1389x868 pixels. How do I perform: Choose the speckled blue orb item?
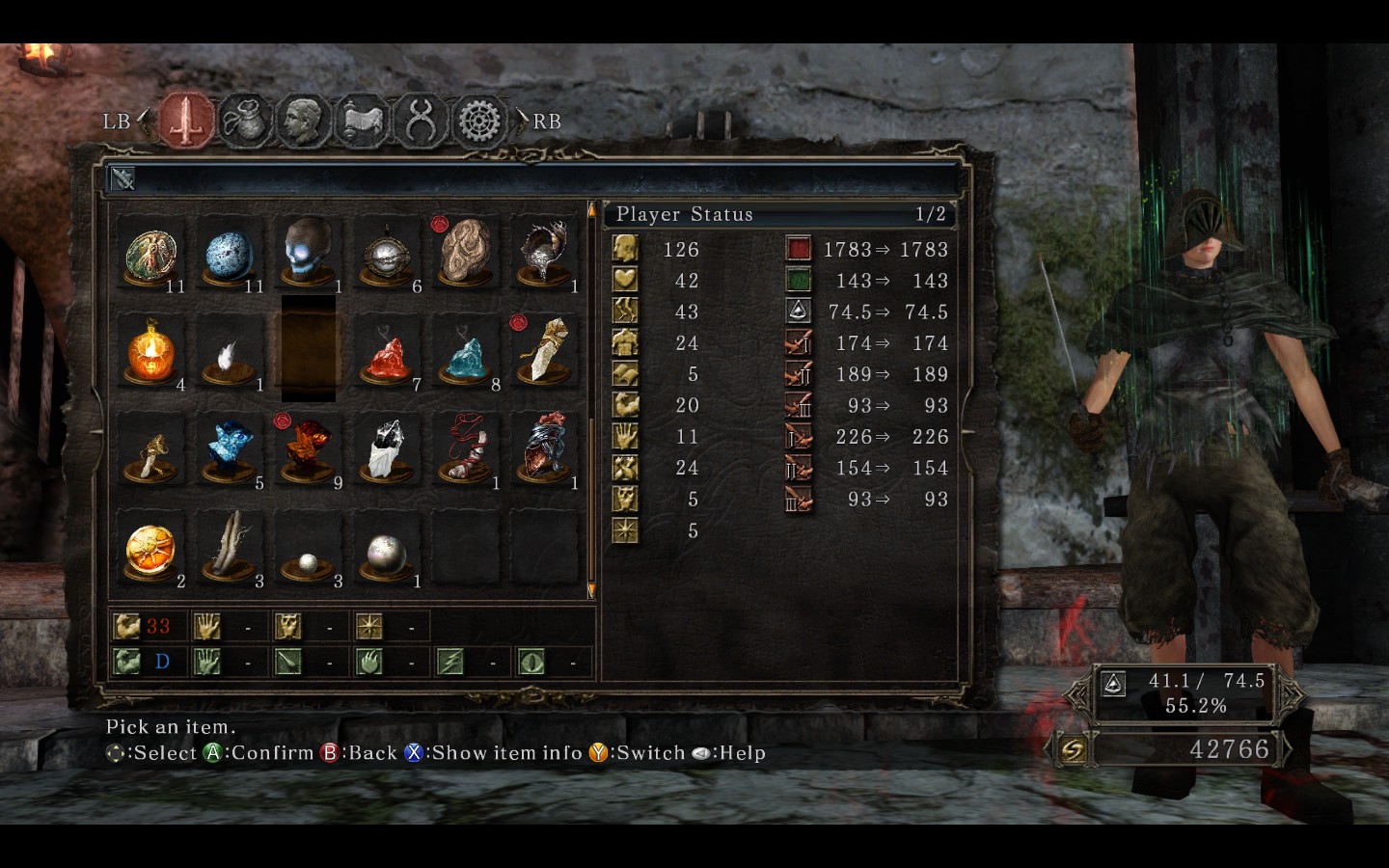point(230,255)
